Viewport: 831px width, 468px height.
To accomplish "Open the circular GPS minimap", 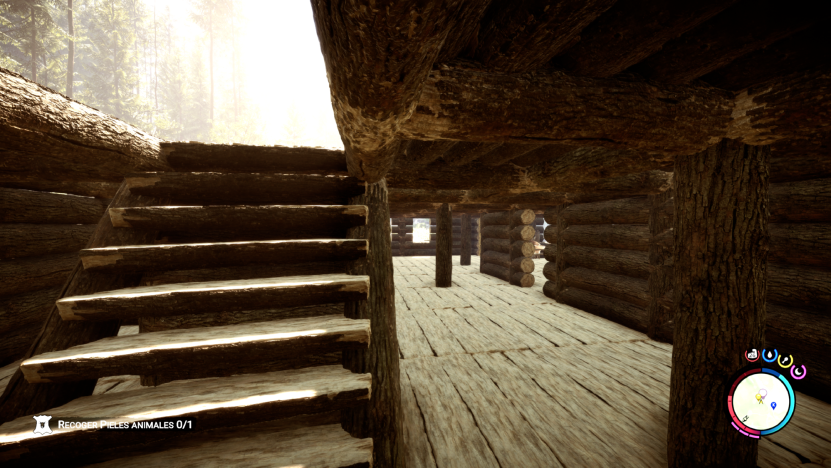I will click(x=761, y=402).
